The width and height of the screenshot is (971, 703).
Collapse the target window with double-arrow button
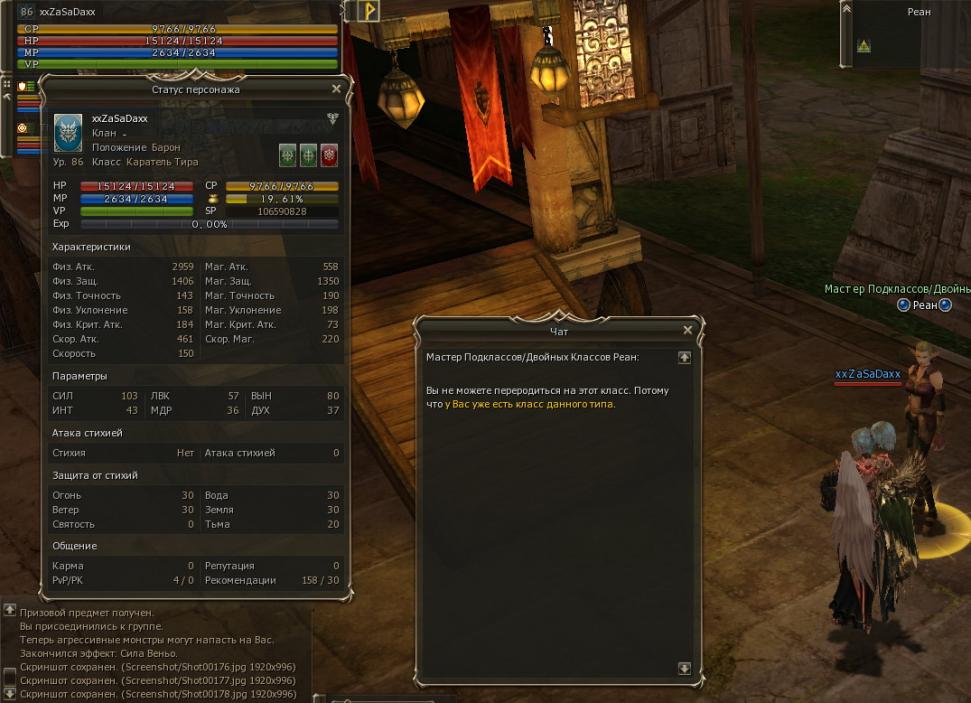[x=847, y=9]
